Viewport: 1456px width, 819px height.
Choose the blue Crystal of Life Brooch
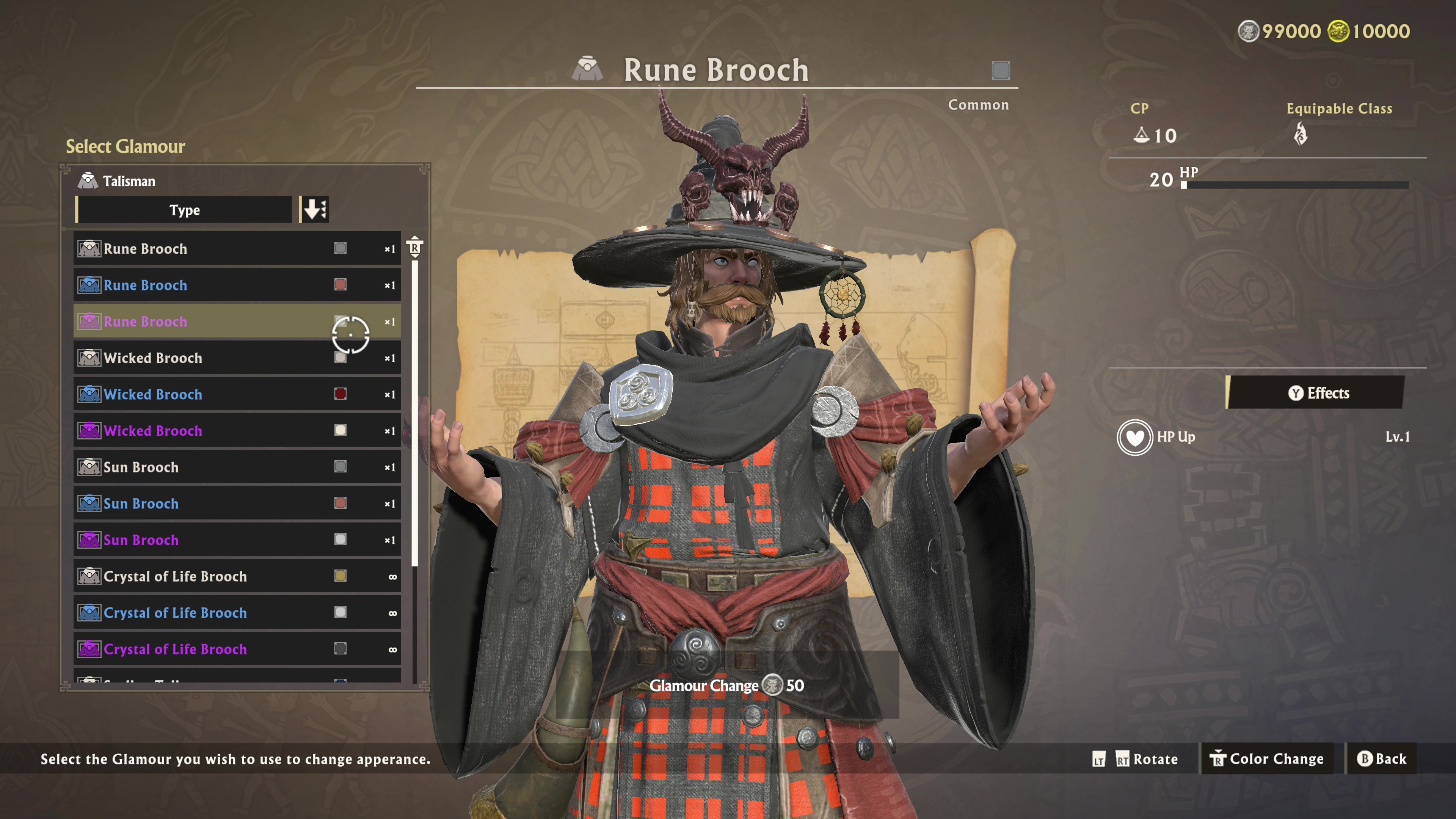[x=237, y=613]
